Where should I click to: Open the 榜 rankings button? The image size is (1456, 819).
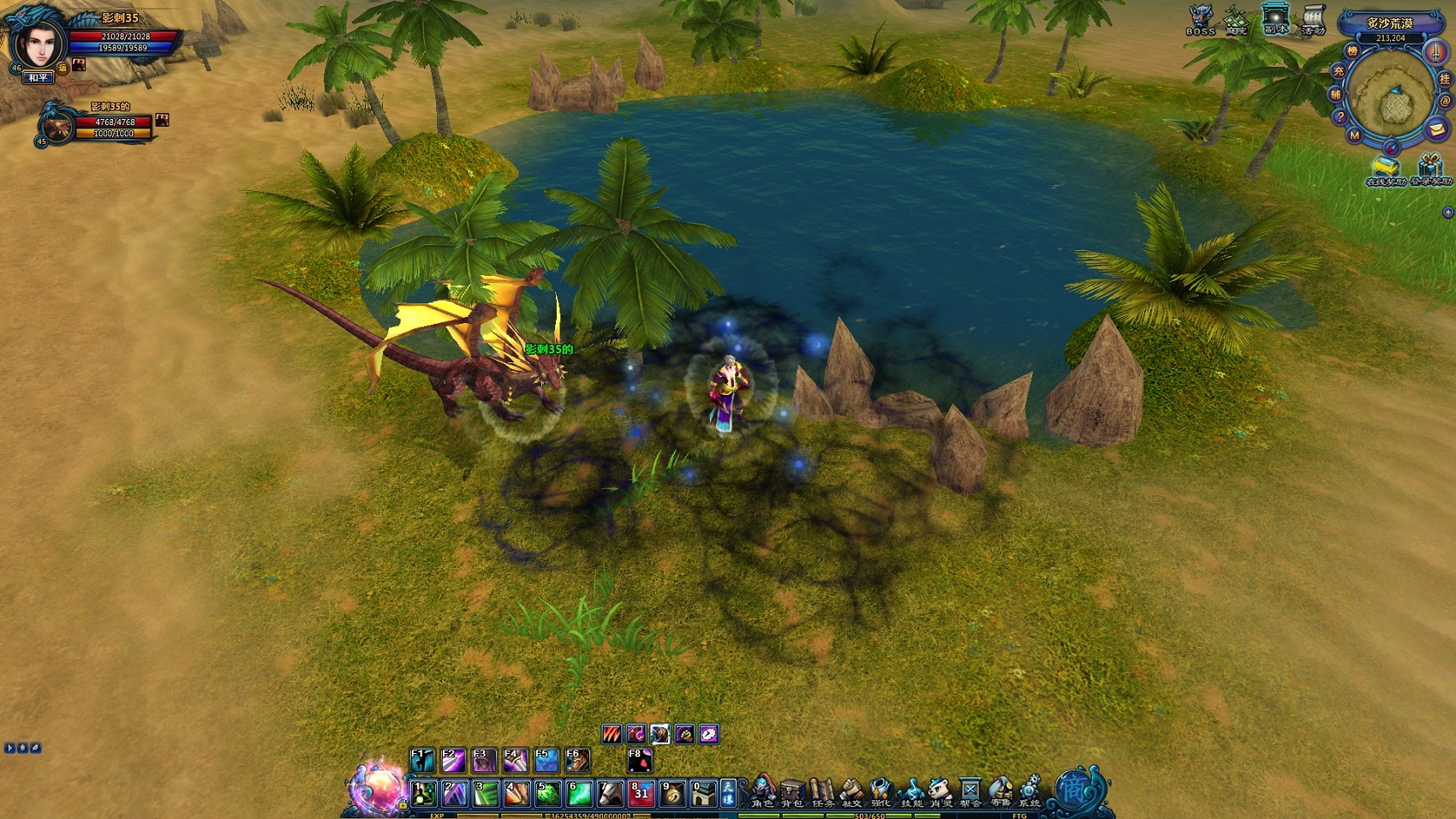point(1352,51)
